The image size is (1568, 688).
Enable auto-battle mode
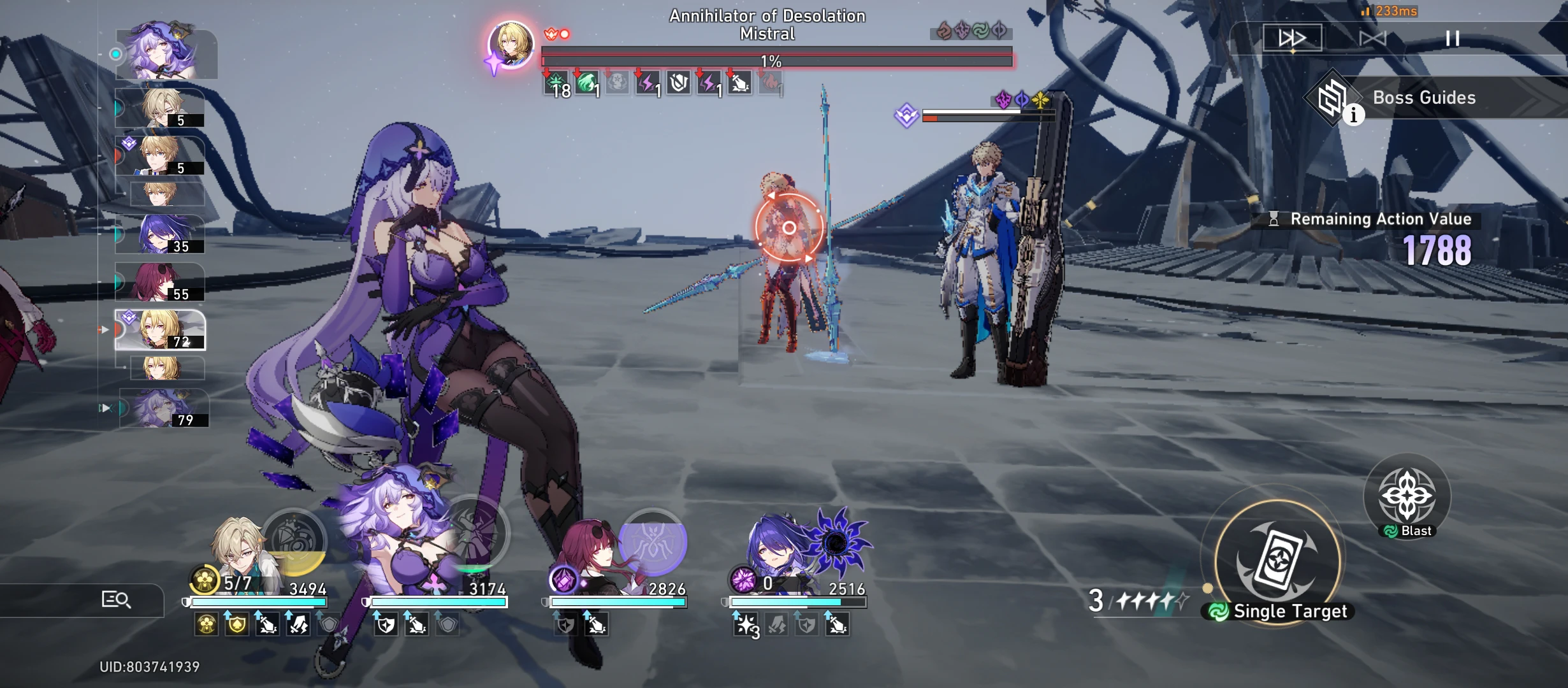click(1374, 38)
